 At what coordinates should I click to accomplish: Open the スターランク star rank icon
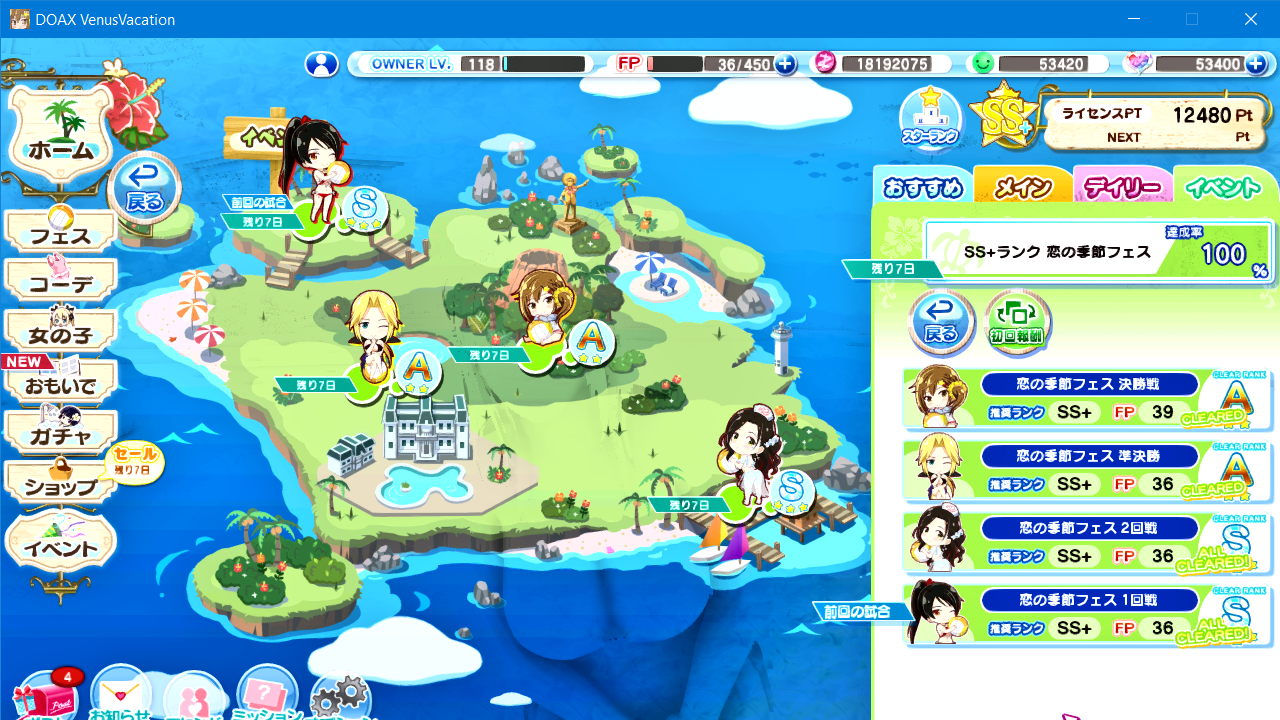(x=930, y=118)
